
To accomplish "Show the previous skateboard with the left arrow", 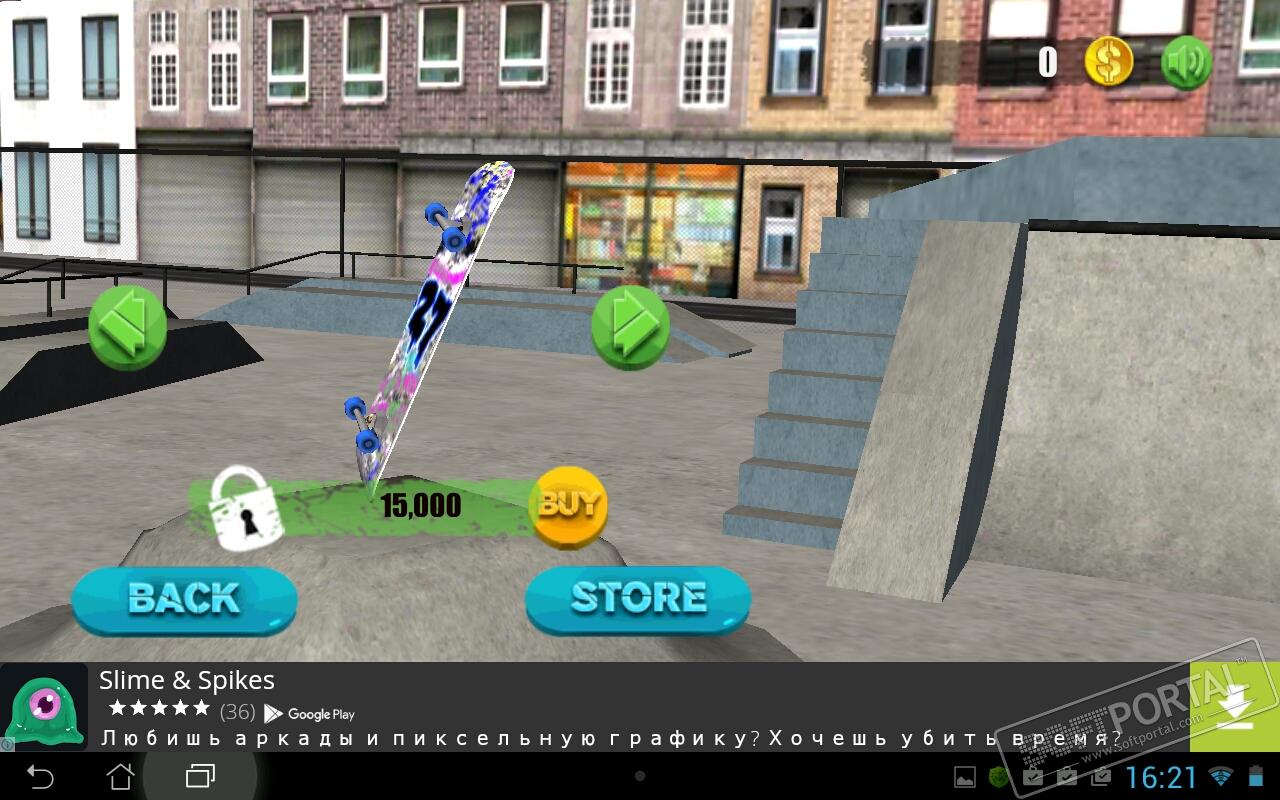I will coord(128,326).
